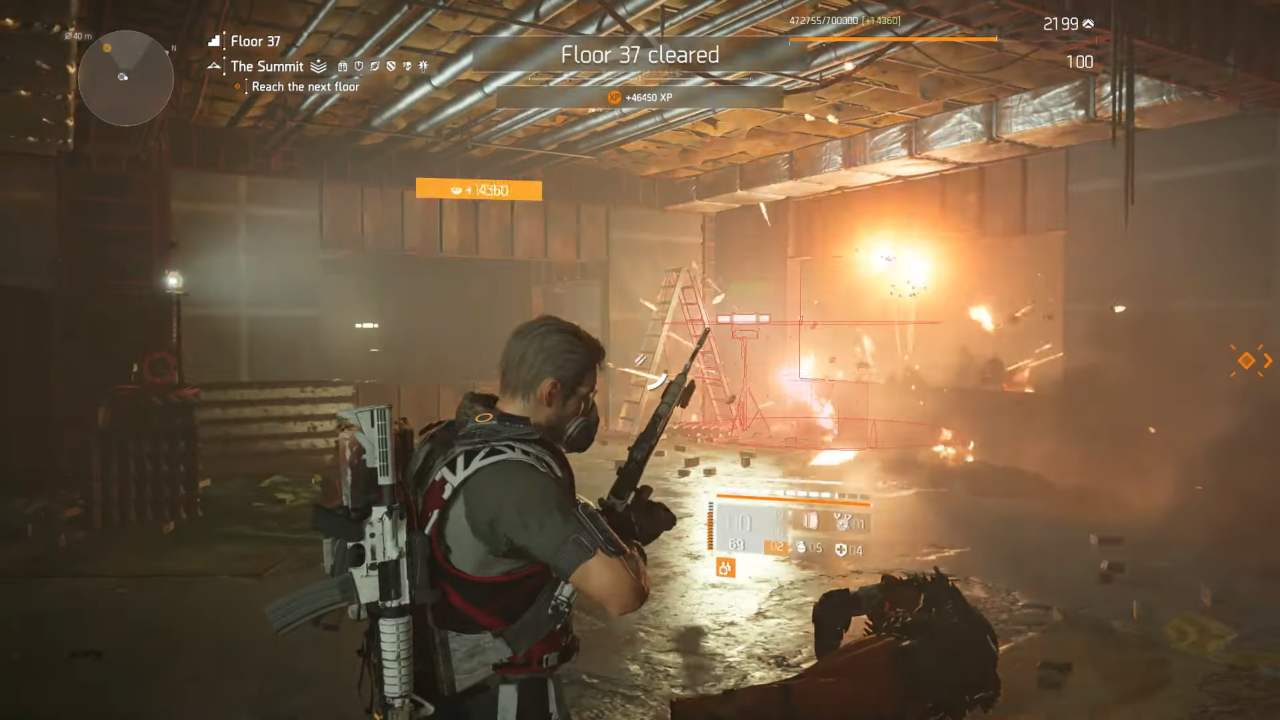Click the 100 currency counter top right

1083,62
